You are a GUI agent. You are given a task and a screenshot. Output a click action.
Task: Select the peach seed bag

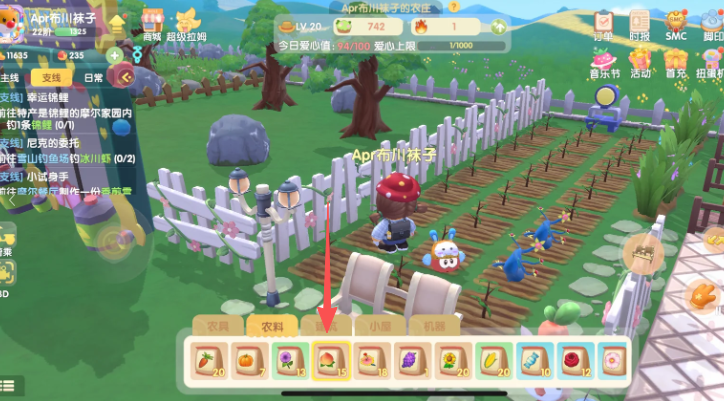coord(329,360)
